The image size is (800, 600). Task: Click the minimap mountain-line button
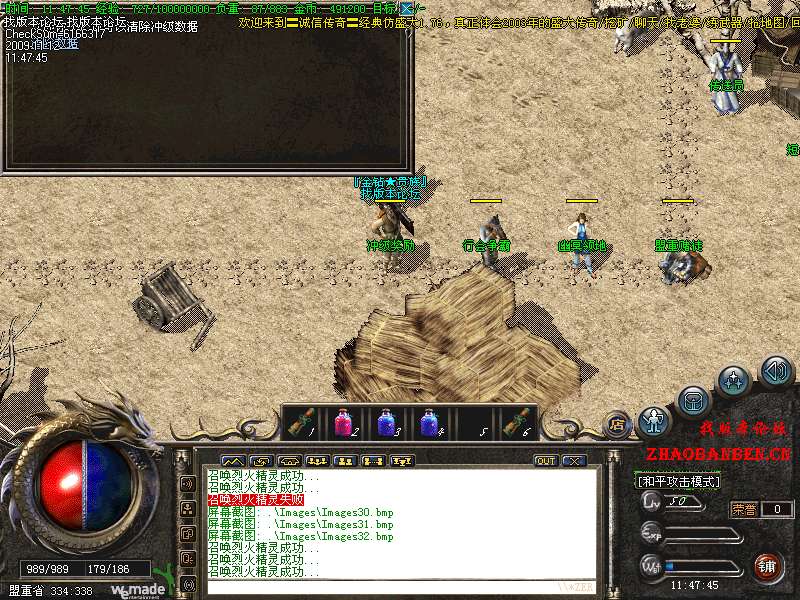coord(232,461)
